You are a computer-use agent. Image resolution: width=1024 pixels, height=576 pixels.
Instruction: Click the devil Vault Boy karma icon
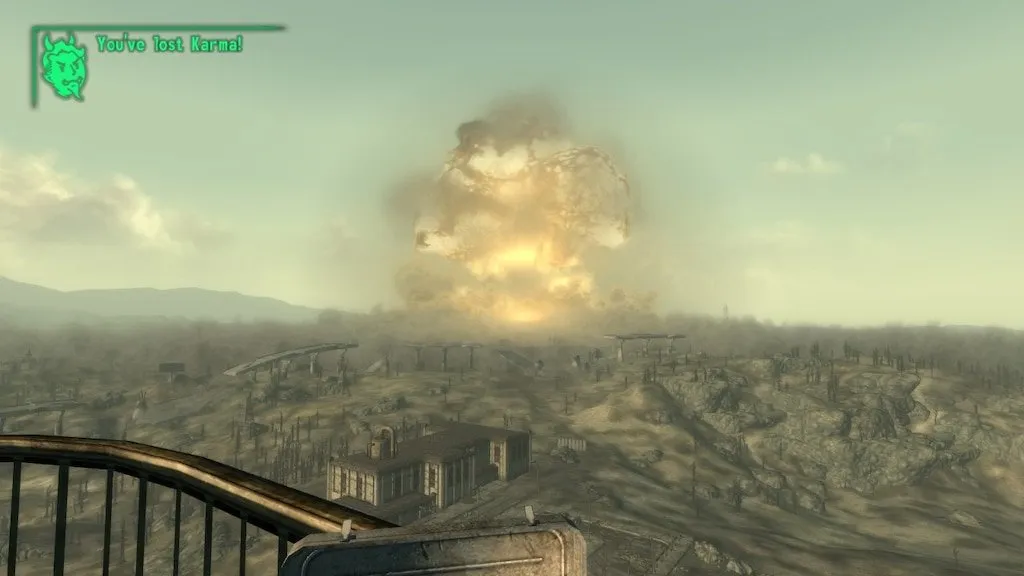tap(63, 66)
